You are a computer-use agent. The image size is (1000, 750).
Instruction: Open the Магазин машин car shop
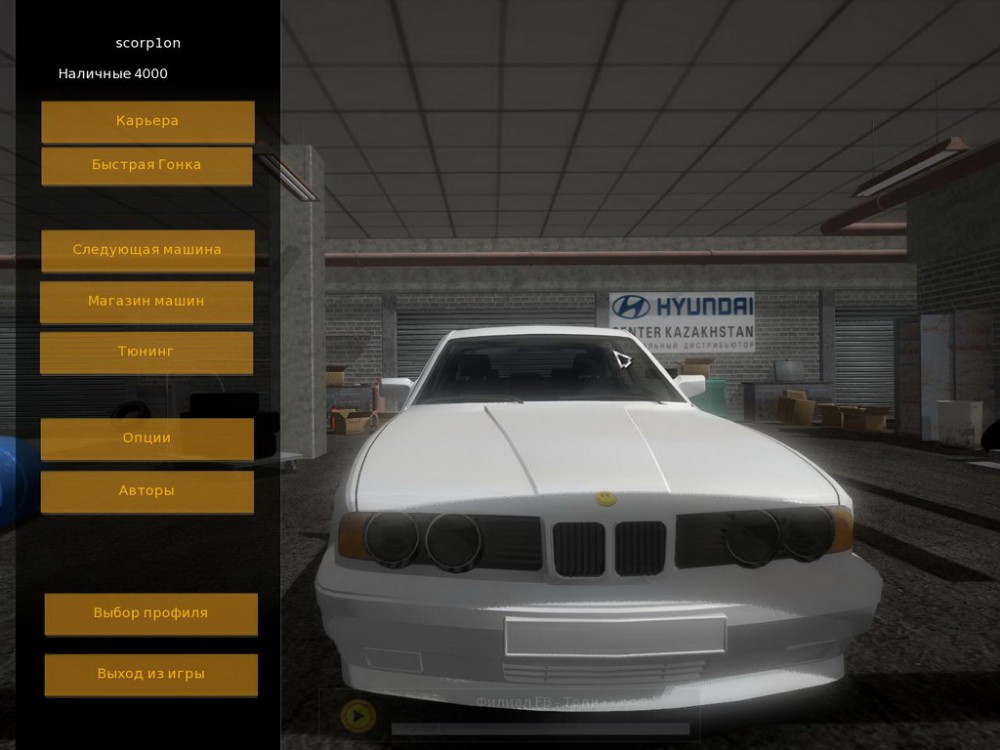pos(146,301)
